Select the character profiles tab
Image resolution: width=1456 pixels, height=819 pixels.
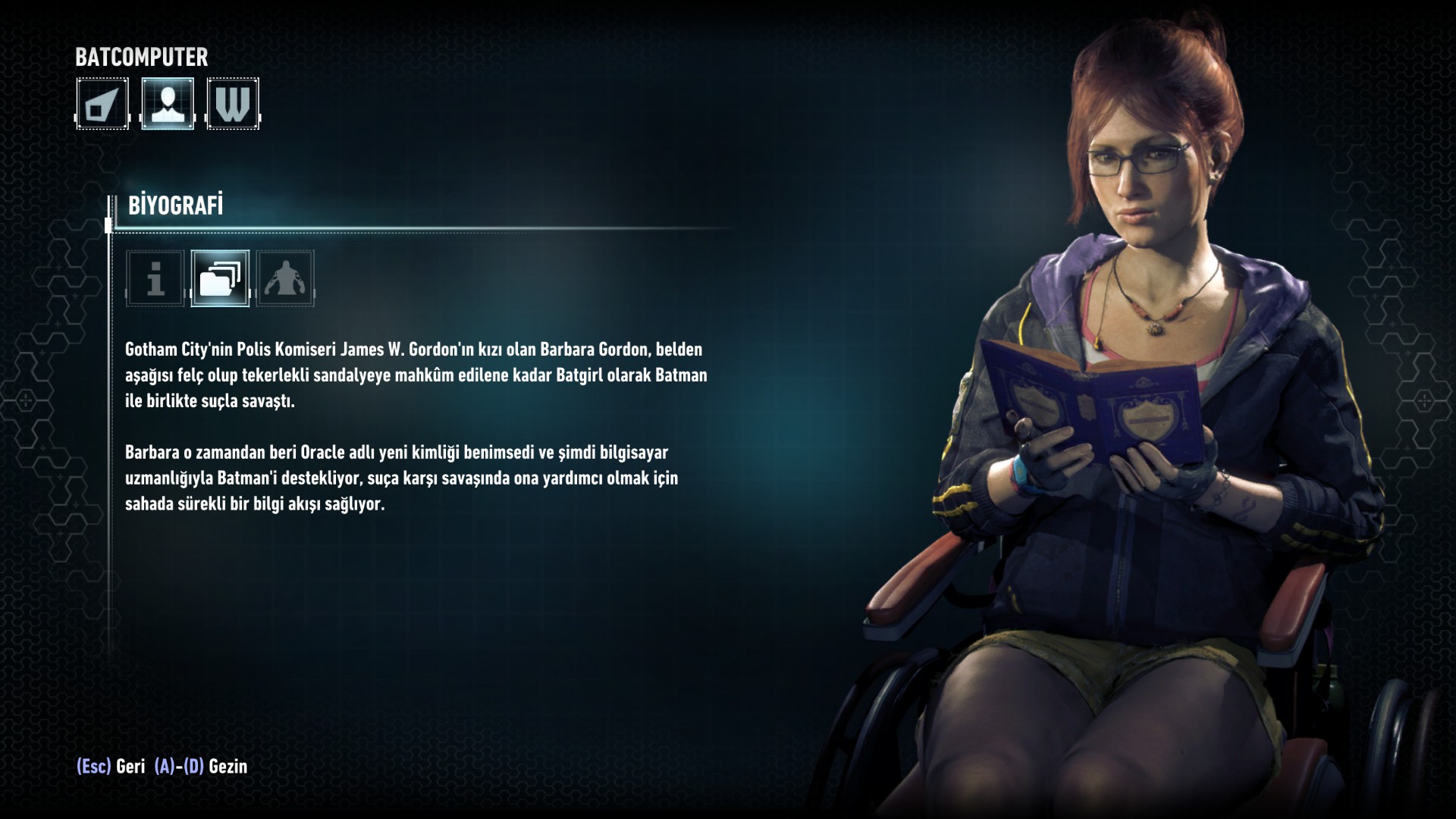(x=168, y=104)
